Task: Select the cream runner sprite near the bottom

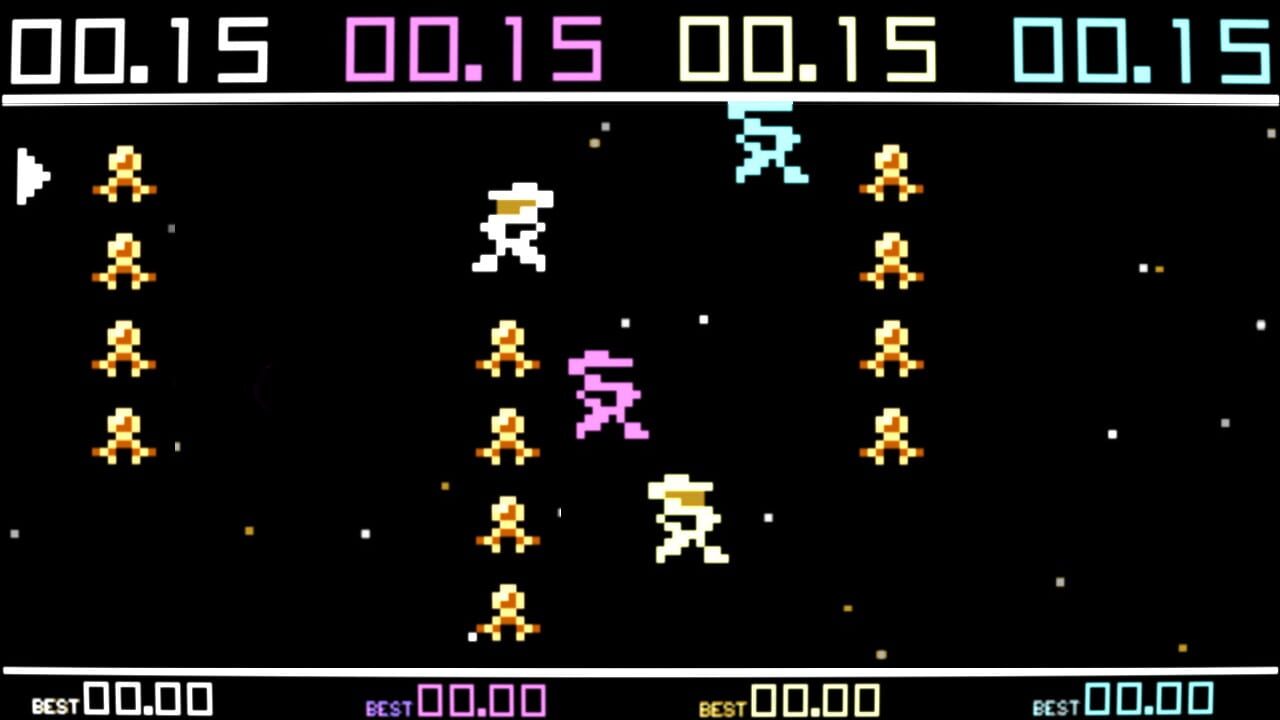Action: (x=685, y=520)
